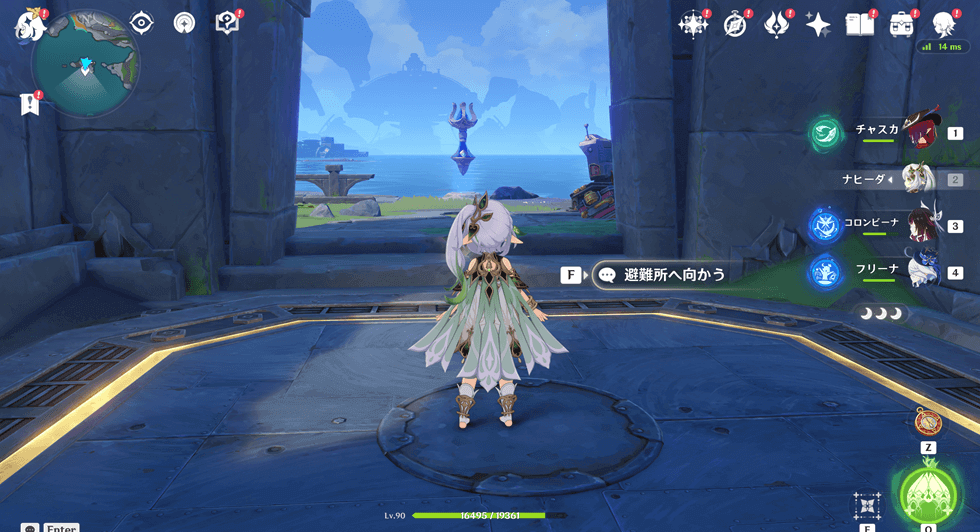Activate the green Elemental Burst icon
Image resolution: width=980 pixels, height=532 pixels.
click(929, 492)
